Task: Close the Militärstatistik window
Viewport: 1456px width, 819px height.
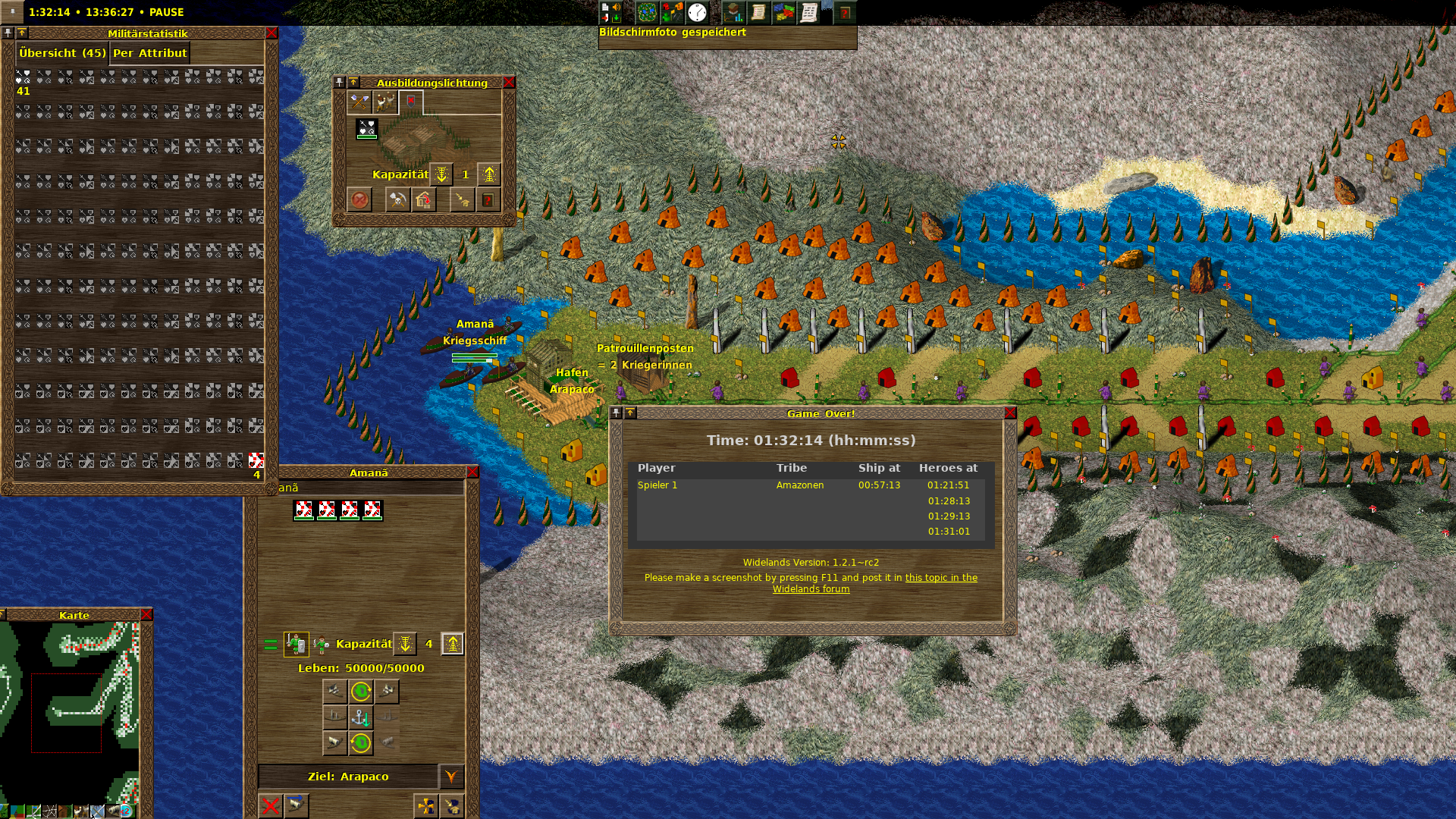Action: [x=271, y=33]
